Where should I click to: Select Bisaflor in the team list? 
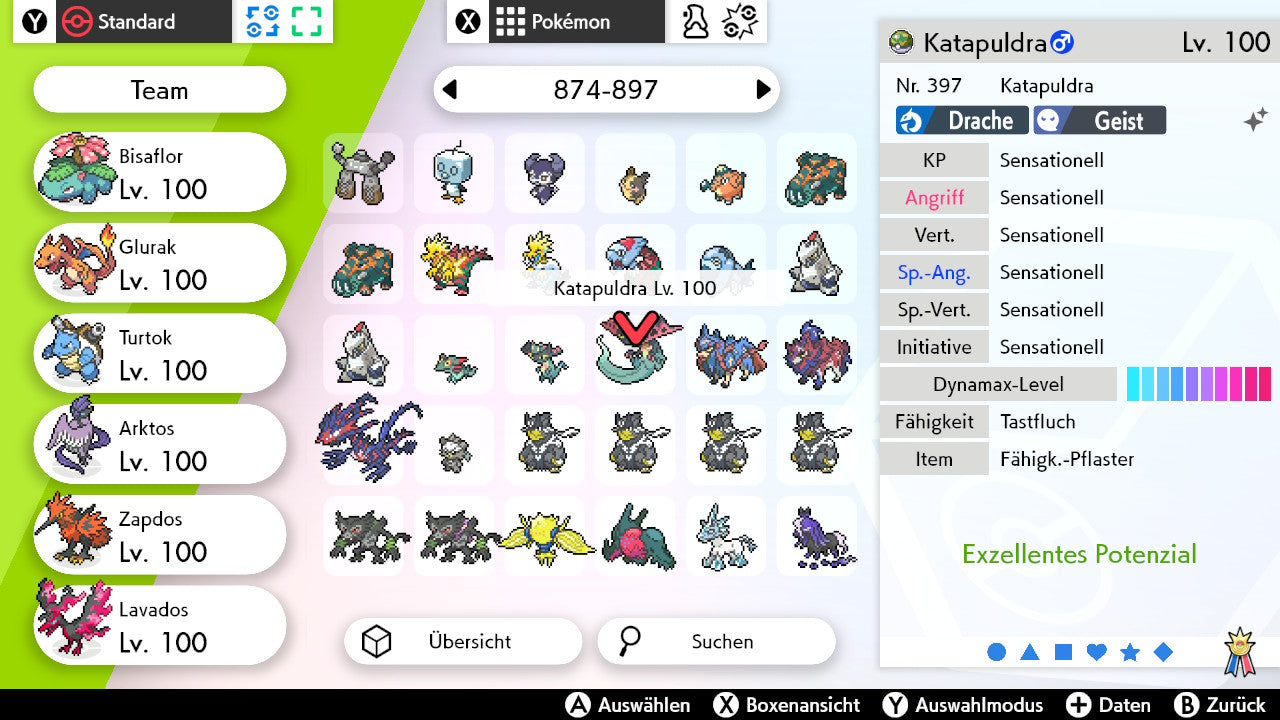159,171
